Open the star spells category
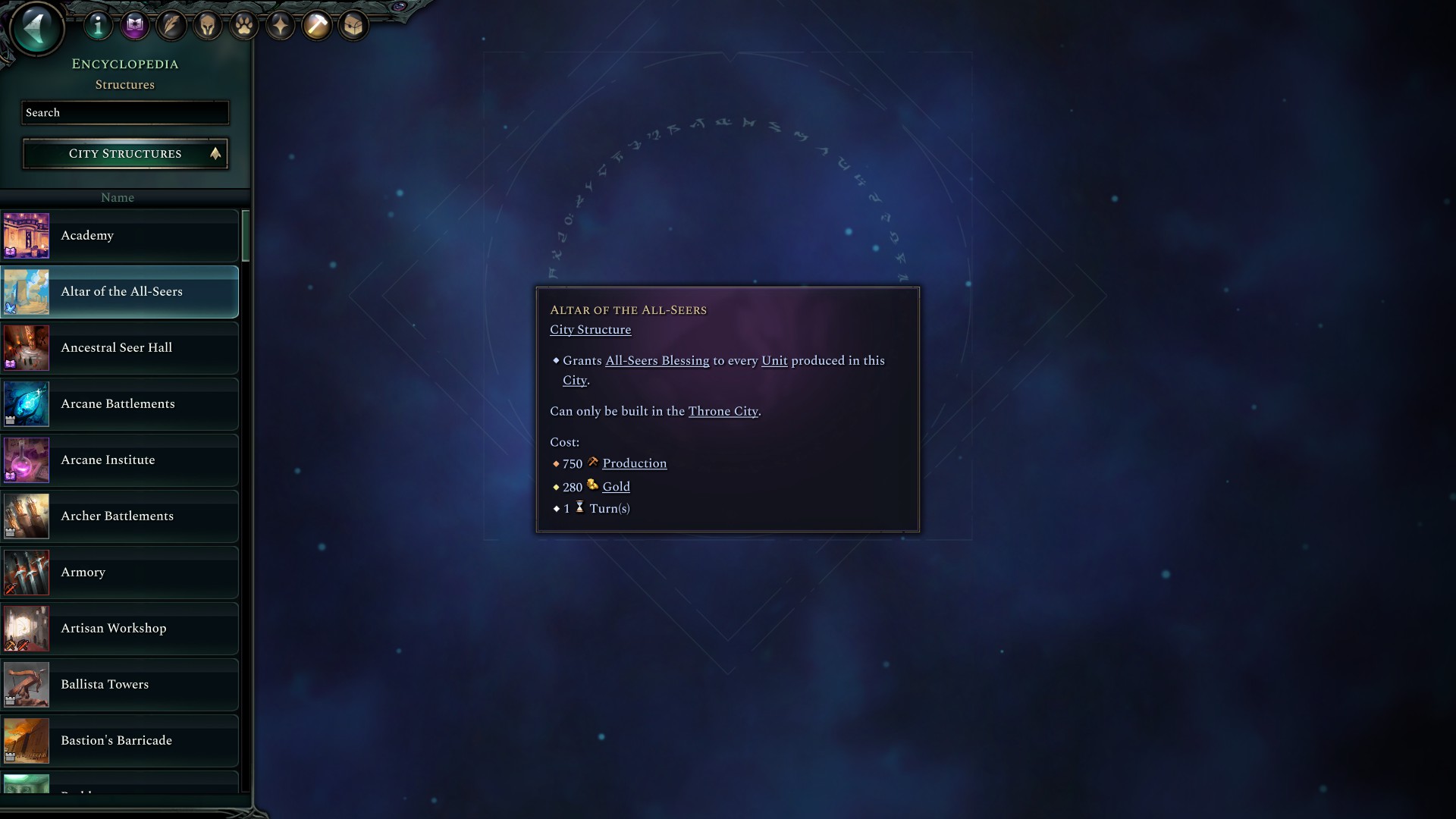1456x819 pixels. [x=281, y=24]
